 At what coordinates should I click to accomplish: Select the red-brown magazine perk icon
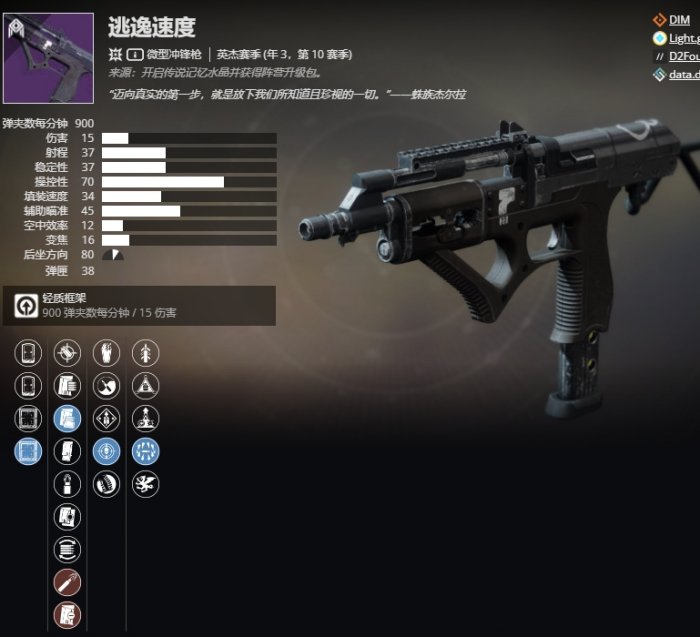click(x=67, y=615)
